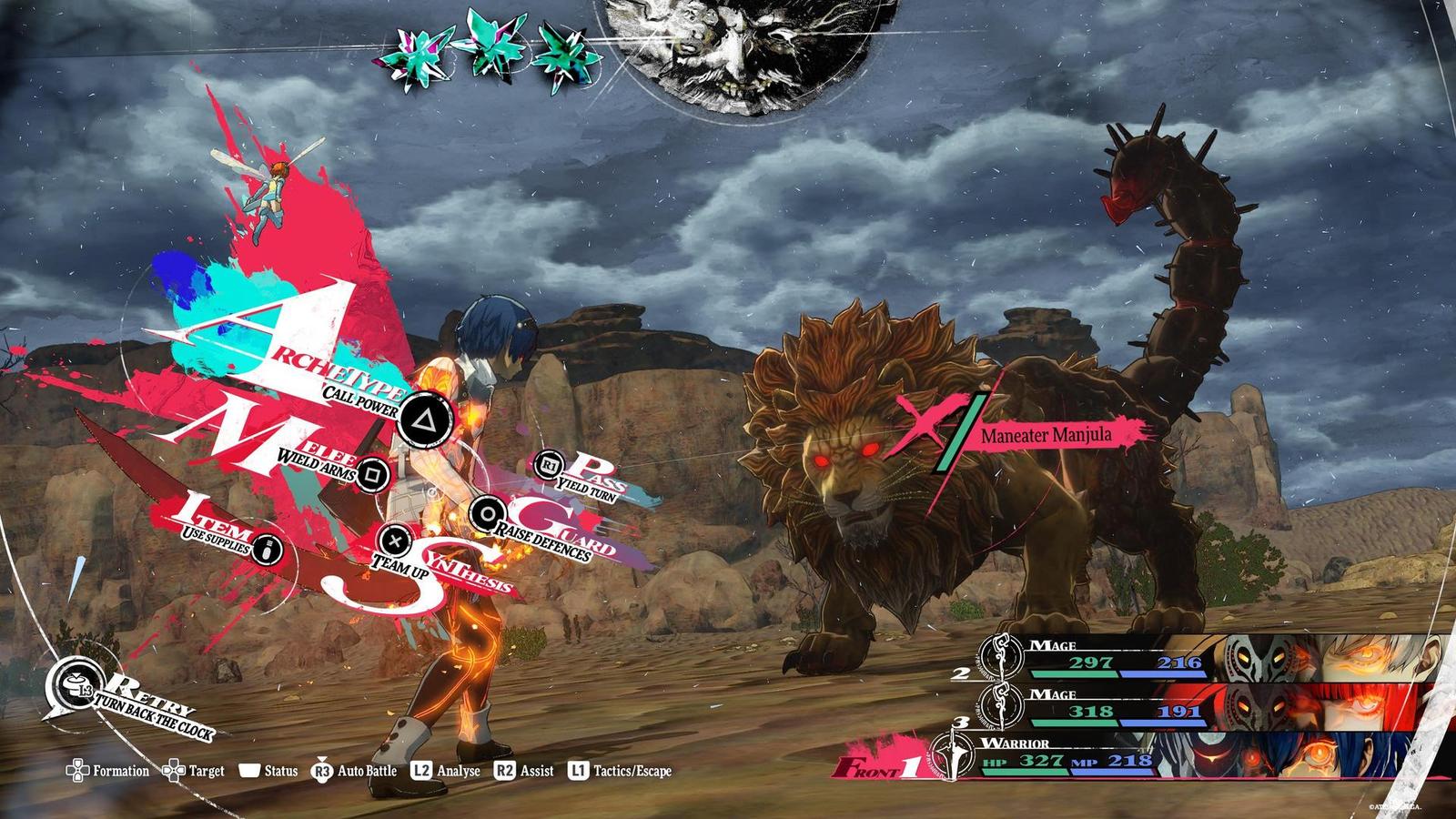Target the Maneater Manjula name tag
Screen dimensions: 1456x819
coord(1046,434)
